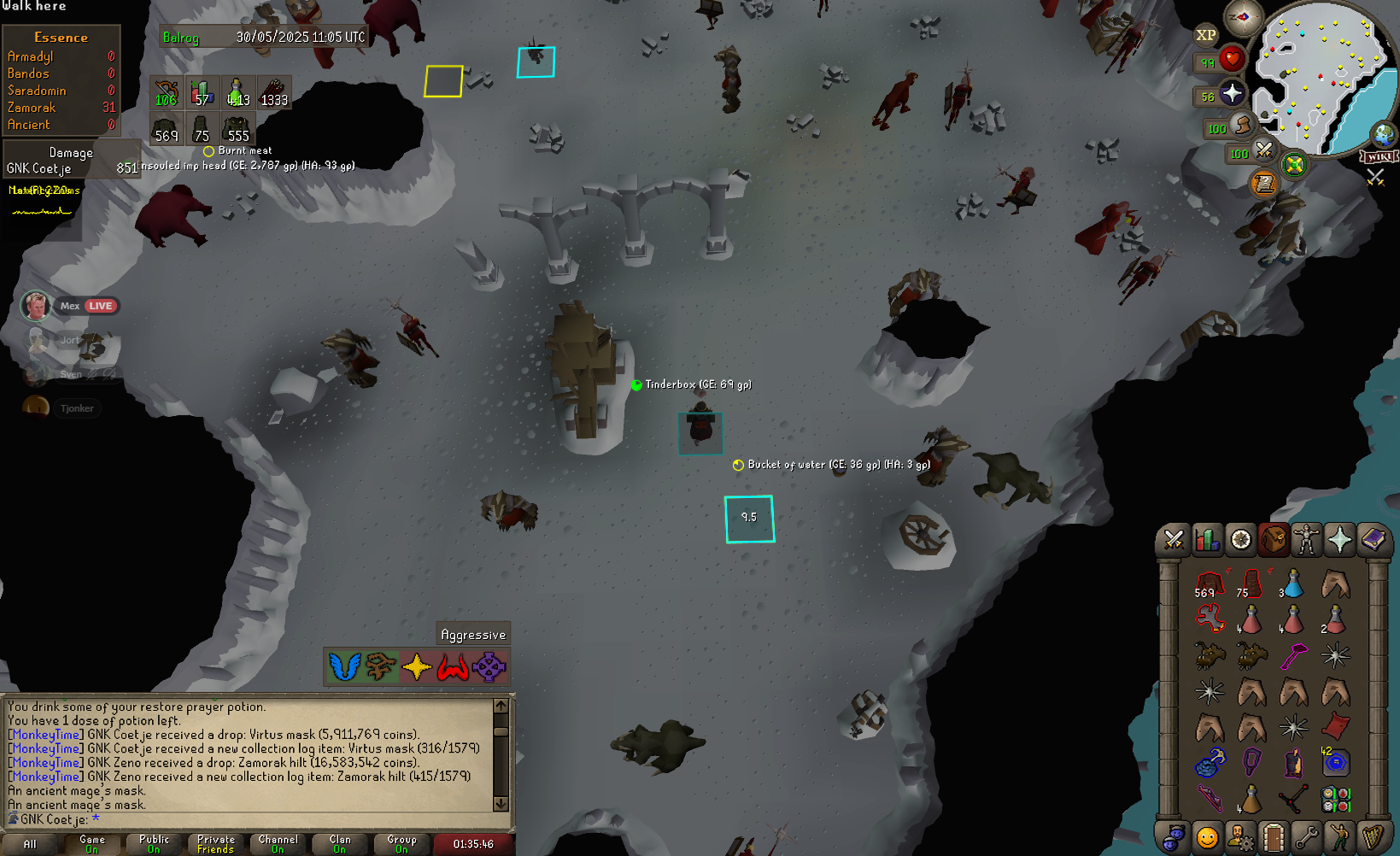The image size is (1400, 856).
Task: Toggle Run energy boot orb
Action: click(x=1243, y=126)
